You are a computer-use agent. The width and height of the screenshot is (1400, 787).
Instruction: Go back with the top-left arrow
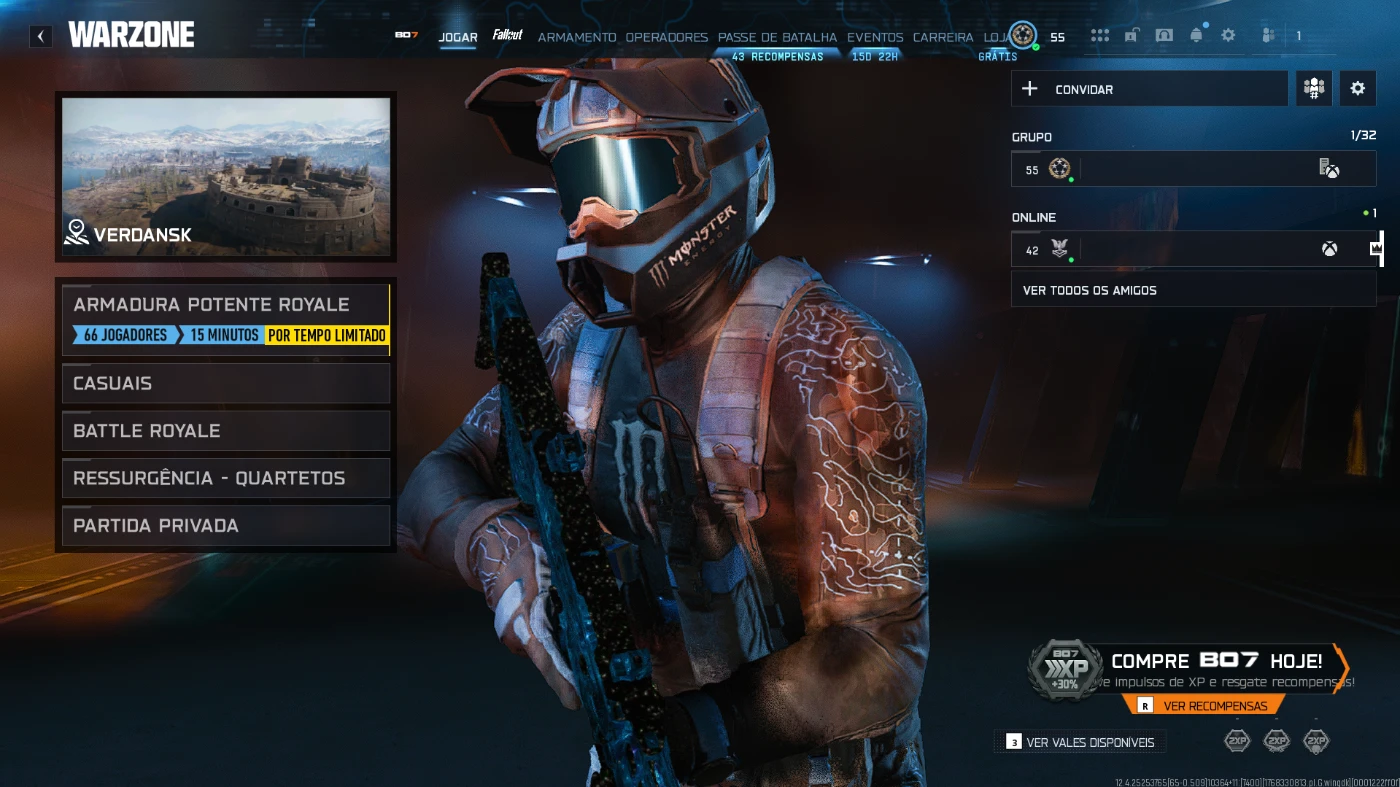pyautogui.click(x=40, y=37)
